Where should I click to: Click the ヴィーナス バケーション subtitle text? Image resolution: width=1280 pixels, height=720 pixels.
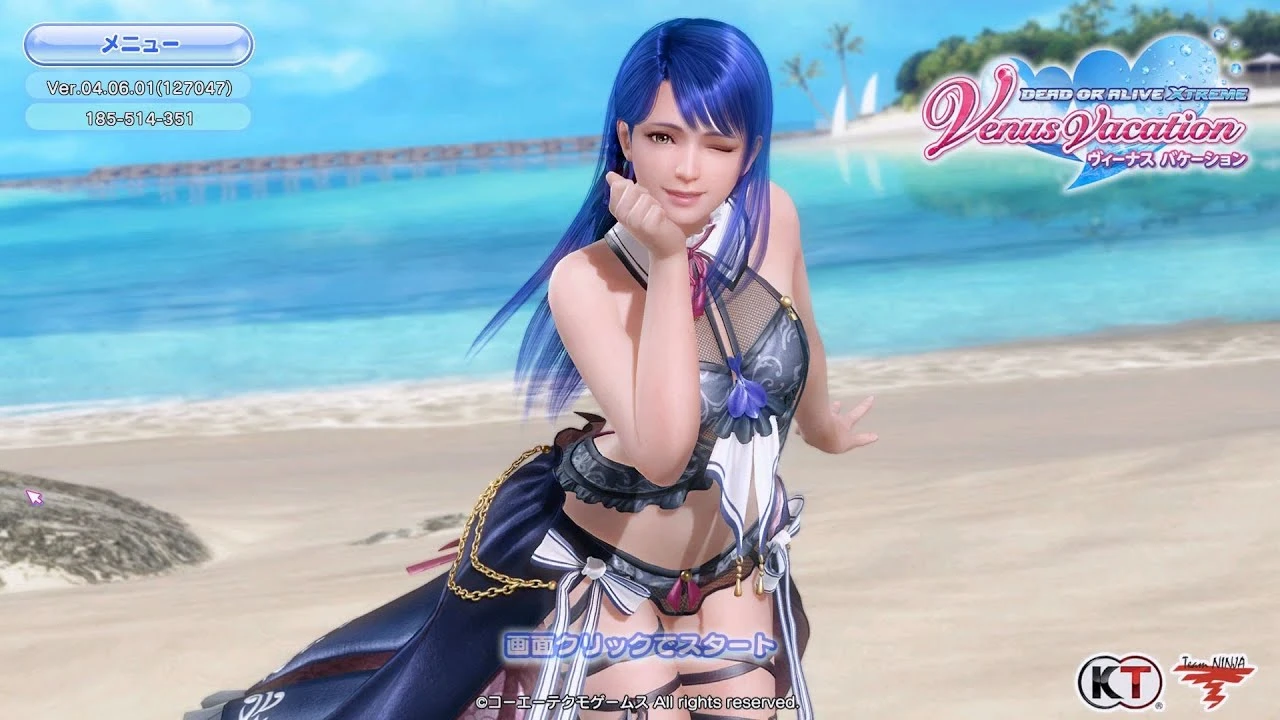click(1165, 157)
